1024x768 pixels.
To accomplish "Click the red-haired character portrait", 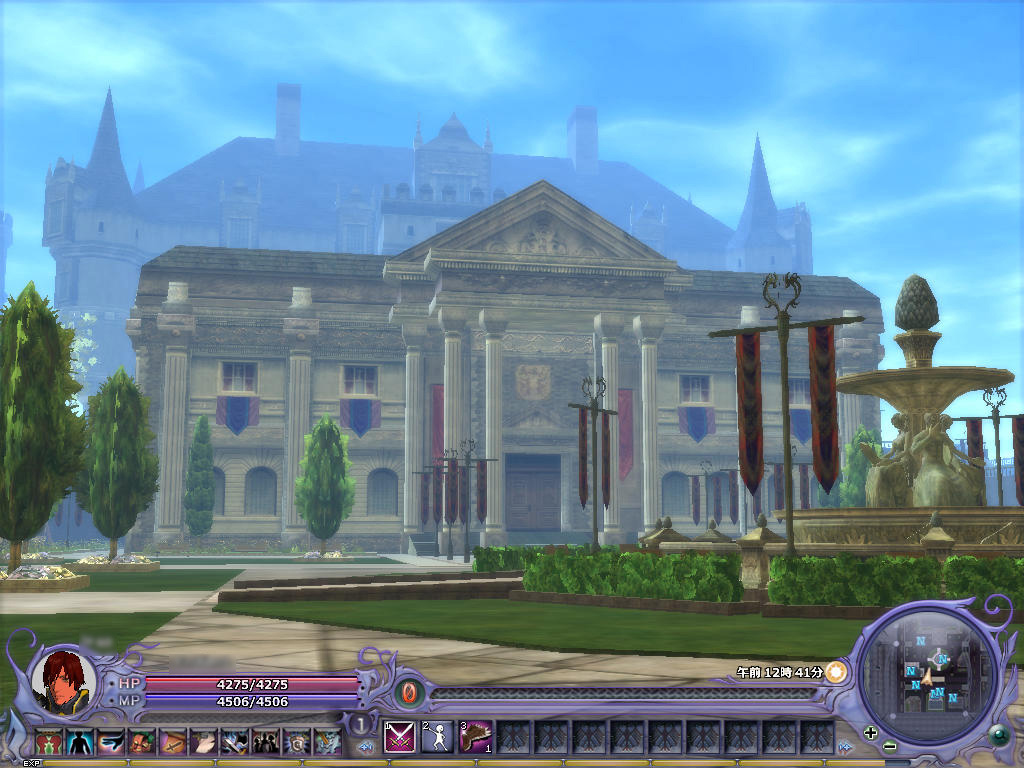I will (63, 681).
